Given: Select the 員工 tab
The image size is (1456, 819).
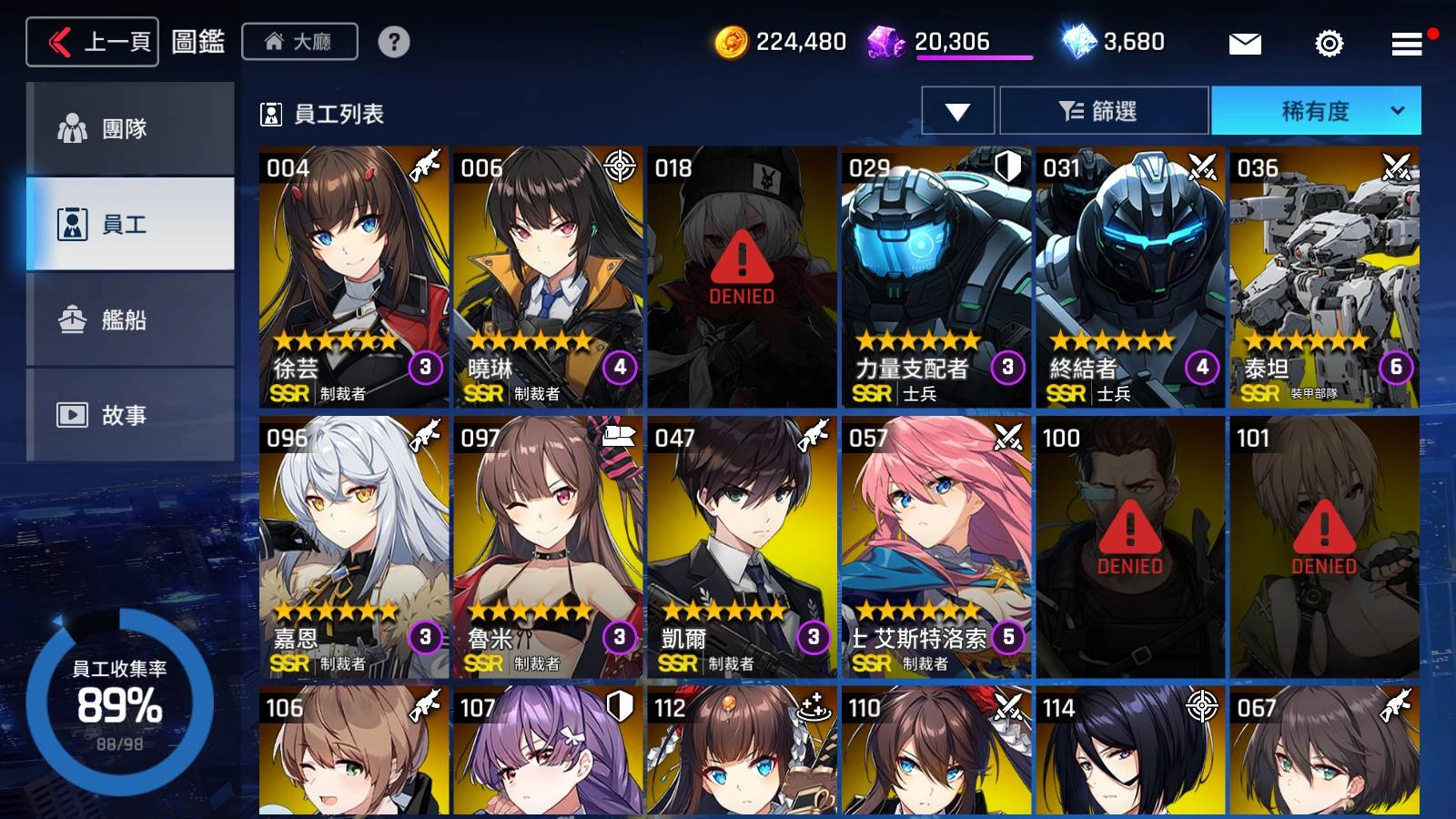Looking at the screenshot, I should [130, 224].
